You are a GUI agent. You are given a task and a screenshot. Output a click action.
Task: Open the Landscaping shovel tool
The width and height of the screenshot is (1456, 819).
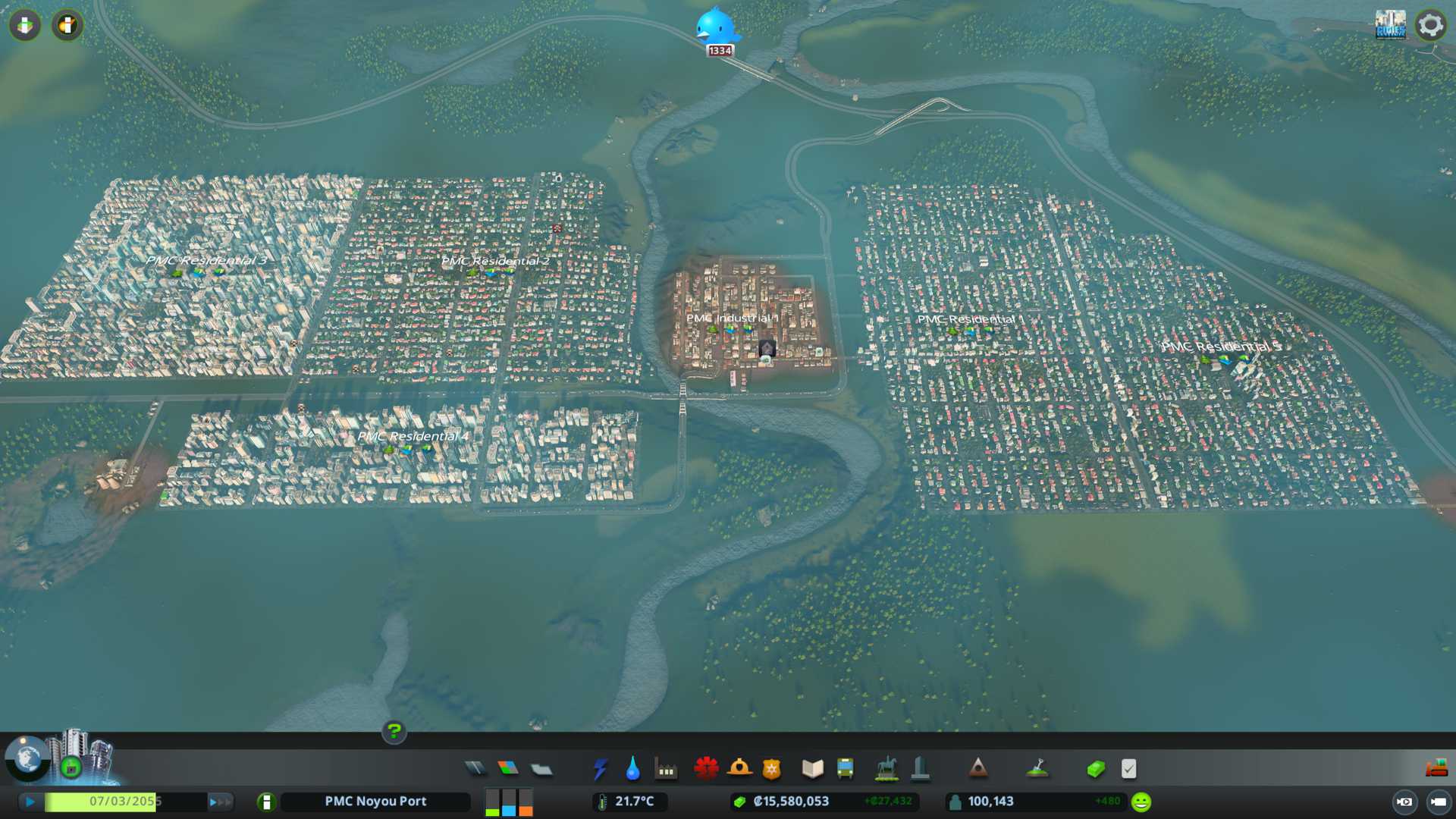tap(1037, 769)
